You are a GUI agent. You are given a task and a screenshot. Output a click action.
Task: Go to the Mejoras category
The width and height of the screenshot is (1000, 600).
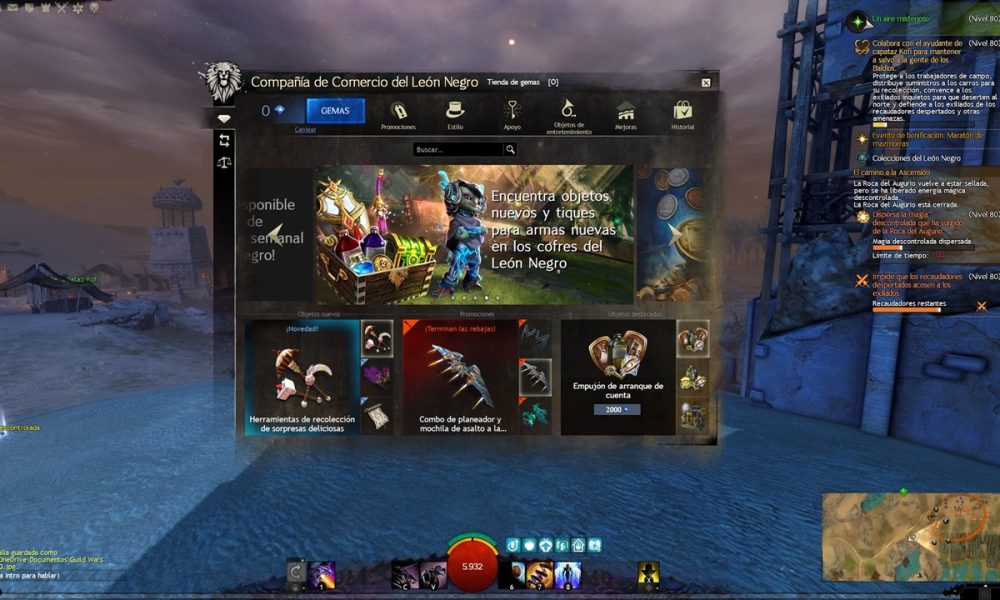(626, 114)
